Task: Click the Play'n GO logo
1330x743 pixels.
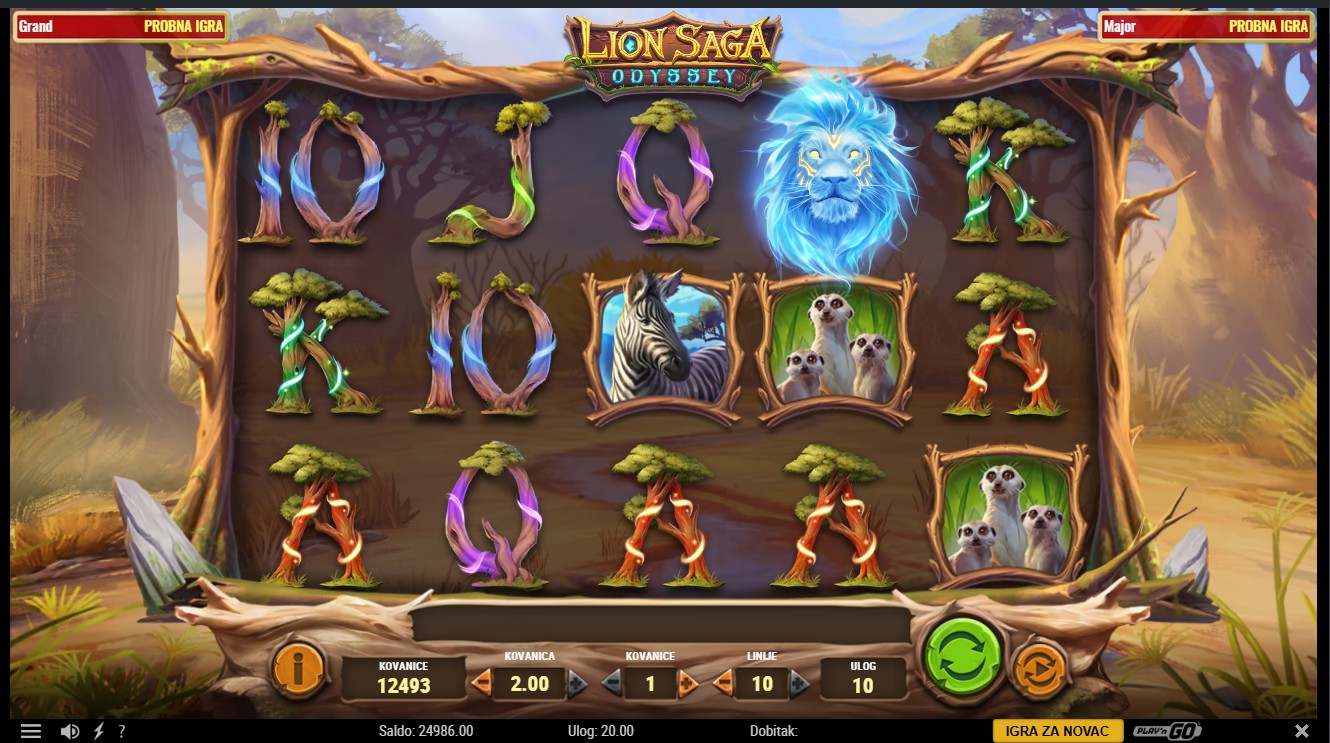Action: point(1167,731)
